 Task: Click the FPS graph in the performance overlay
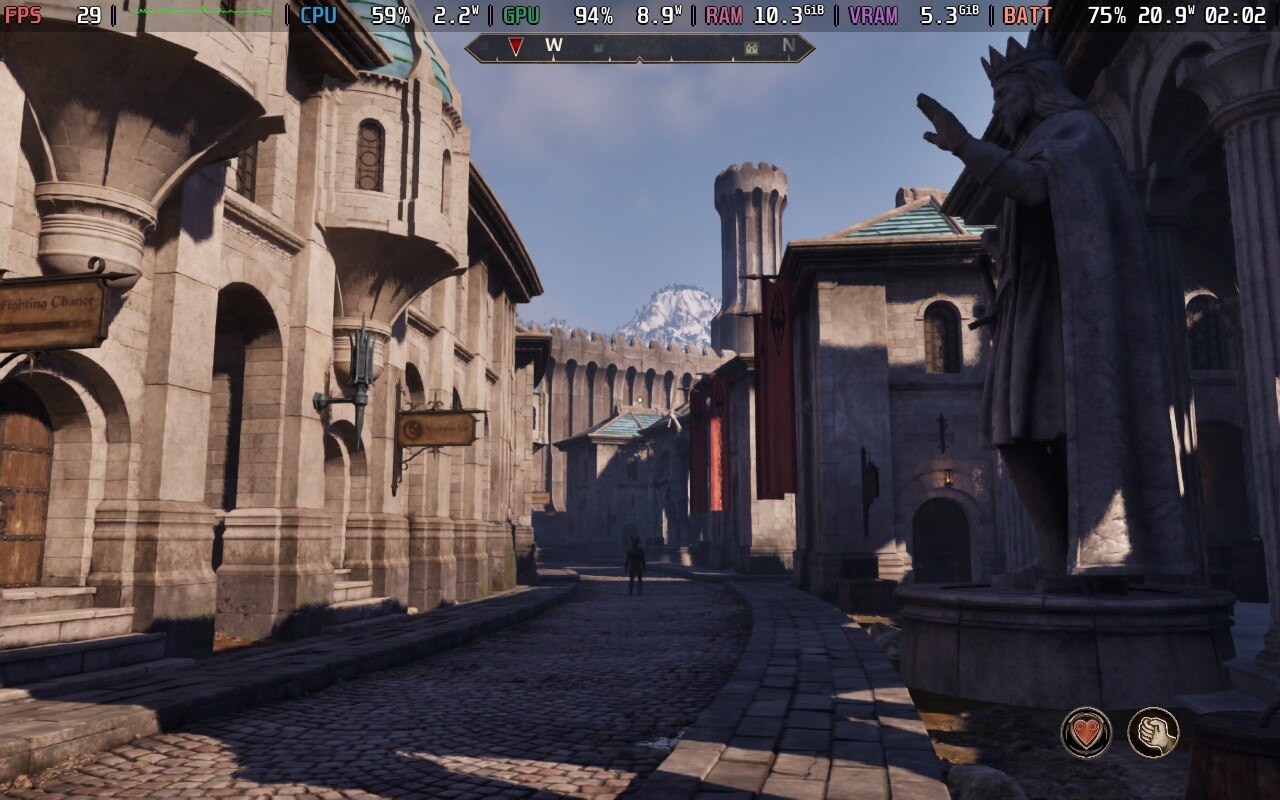click(200, 13)
